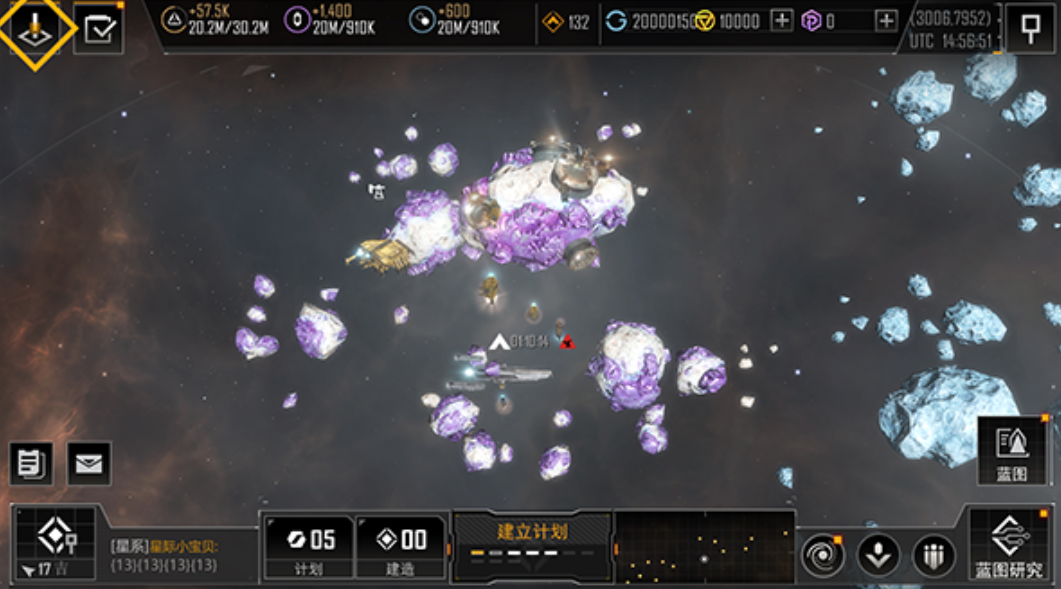Click the round ammo bullets icon
The width and height of the screenshot is (1061, 589).
coord(932,555)
